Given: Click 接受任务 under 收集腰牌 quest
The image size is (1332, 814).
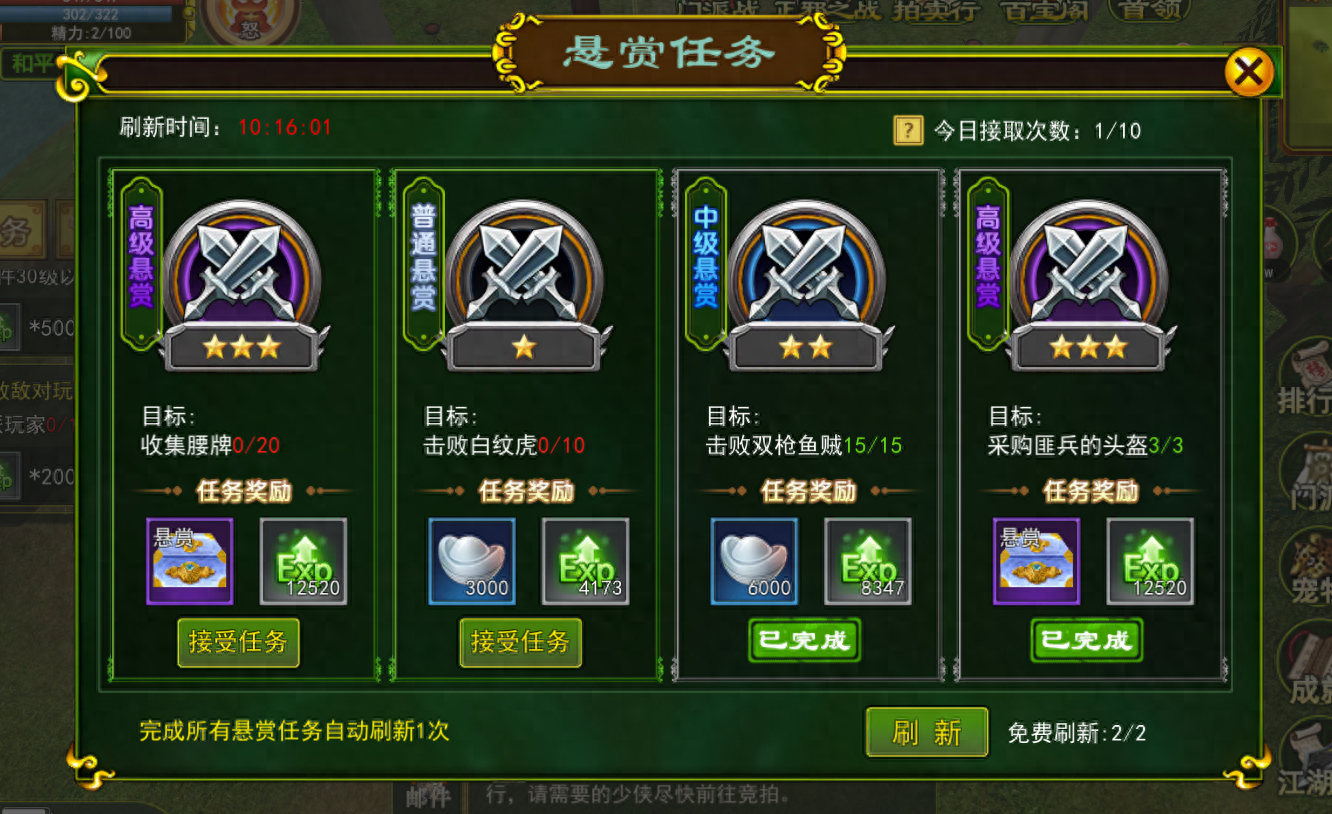Looking at the screenshot, I should coord(238,643).
